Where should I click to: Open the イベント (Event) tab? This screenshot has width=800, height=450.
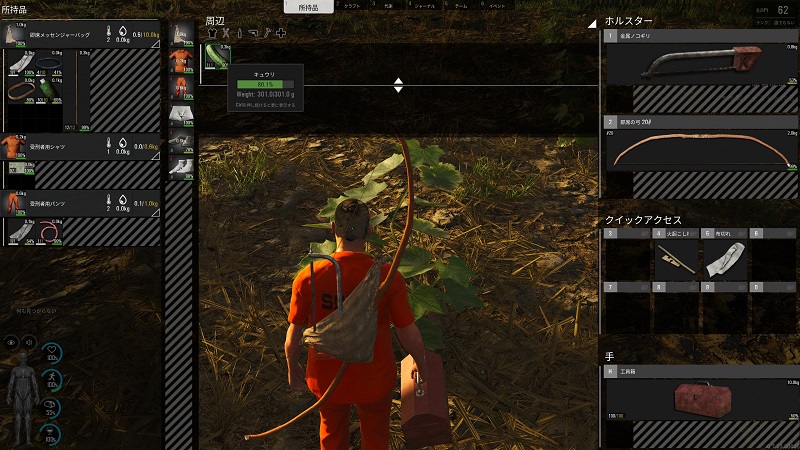click(x=497, y=6)
